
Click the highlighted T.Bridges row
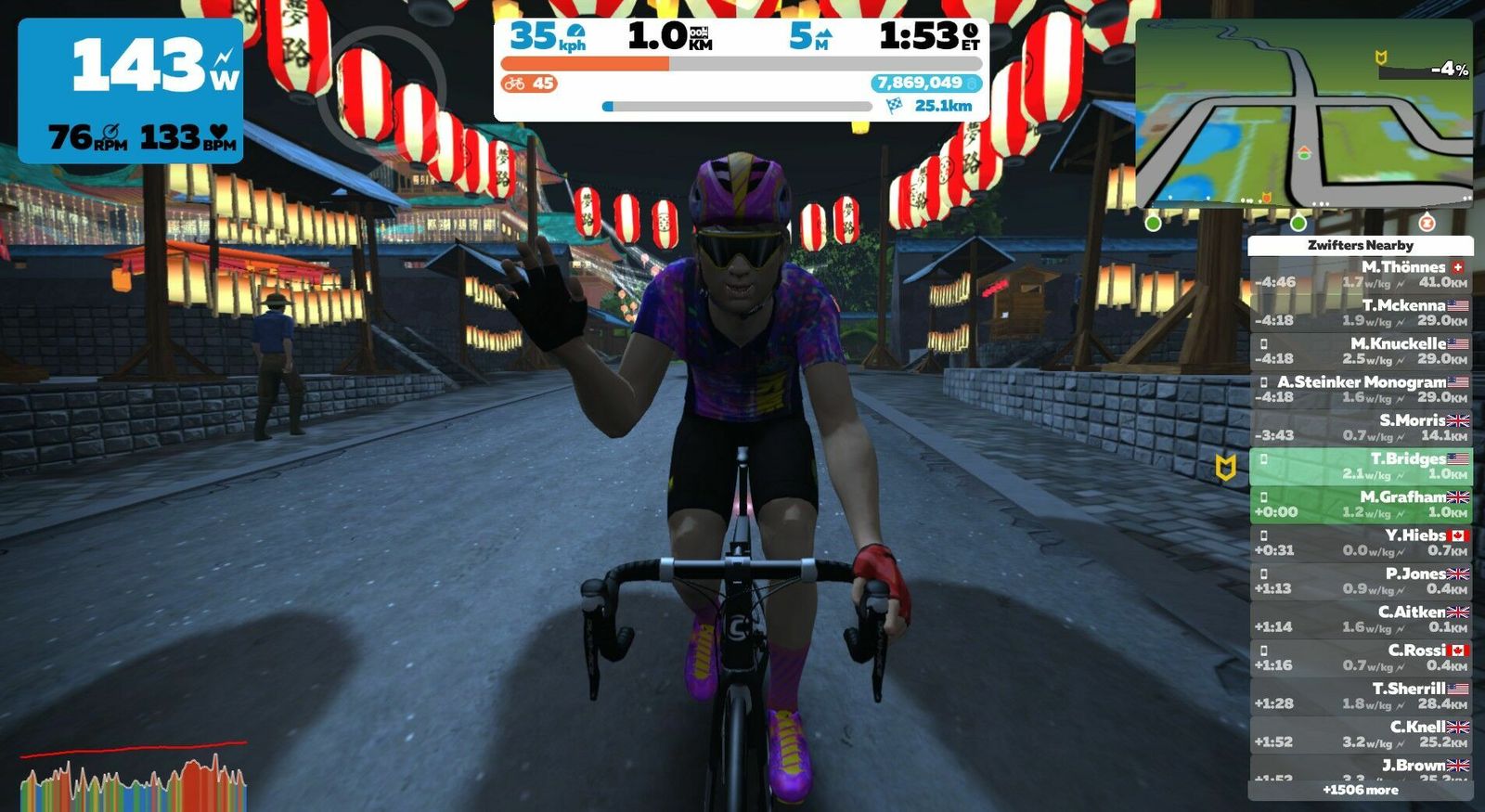1361,466
